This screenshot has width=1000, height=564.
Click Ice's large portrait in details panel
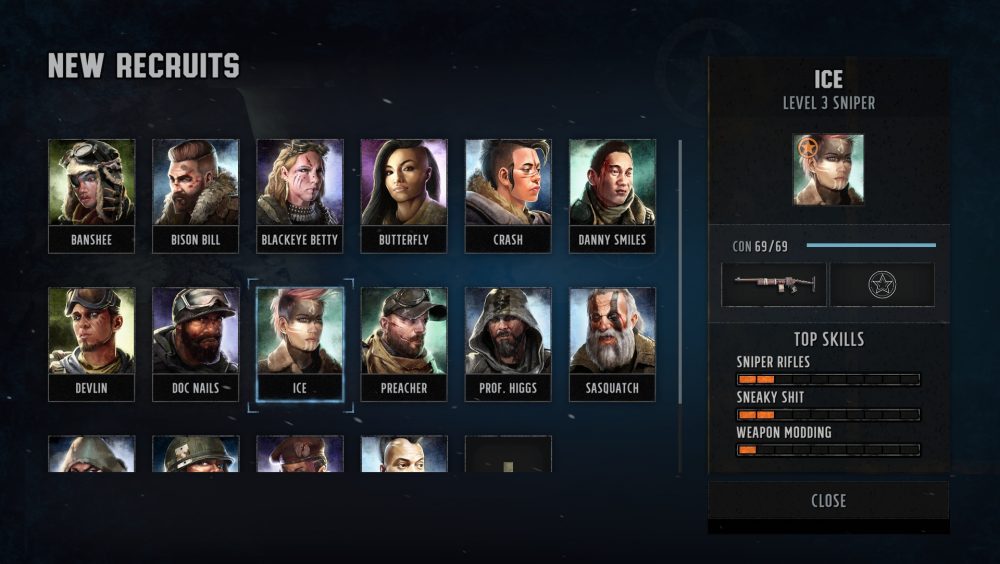pos(828,170)
